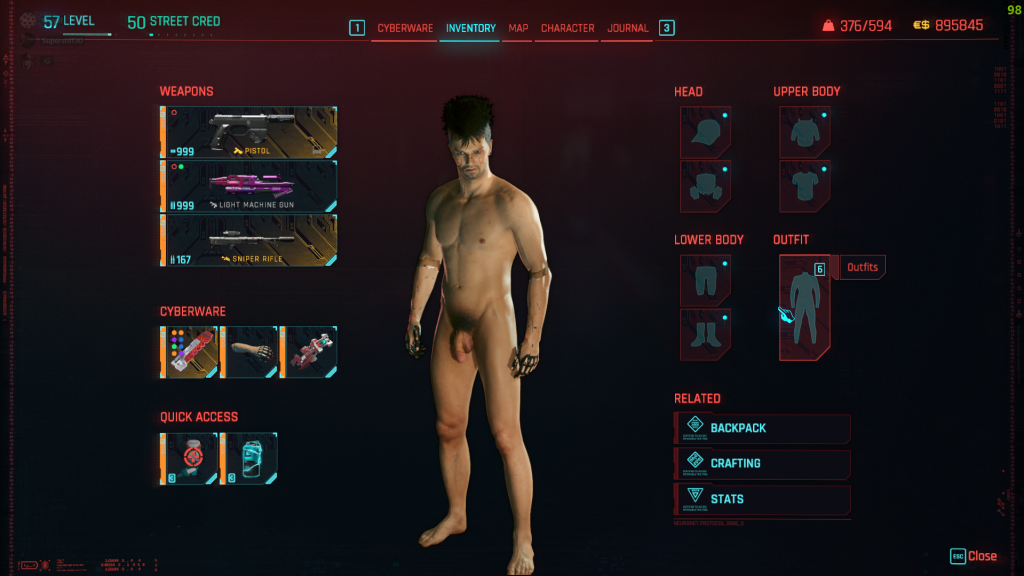
Task: Switch to the Cyberware tab
Action: [x=405, y=28]
